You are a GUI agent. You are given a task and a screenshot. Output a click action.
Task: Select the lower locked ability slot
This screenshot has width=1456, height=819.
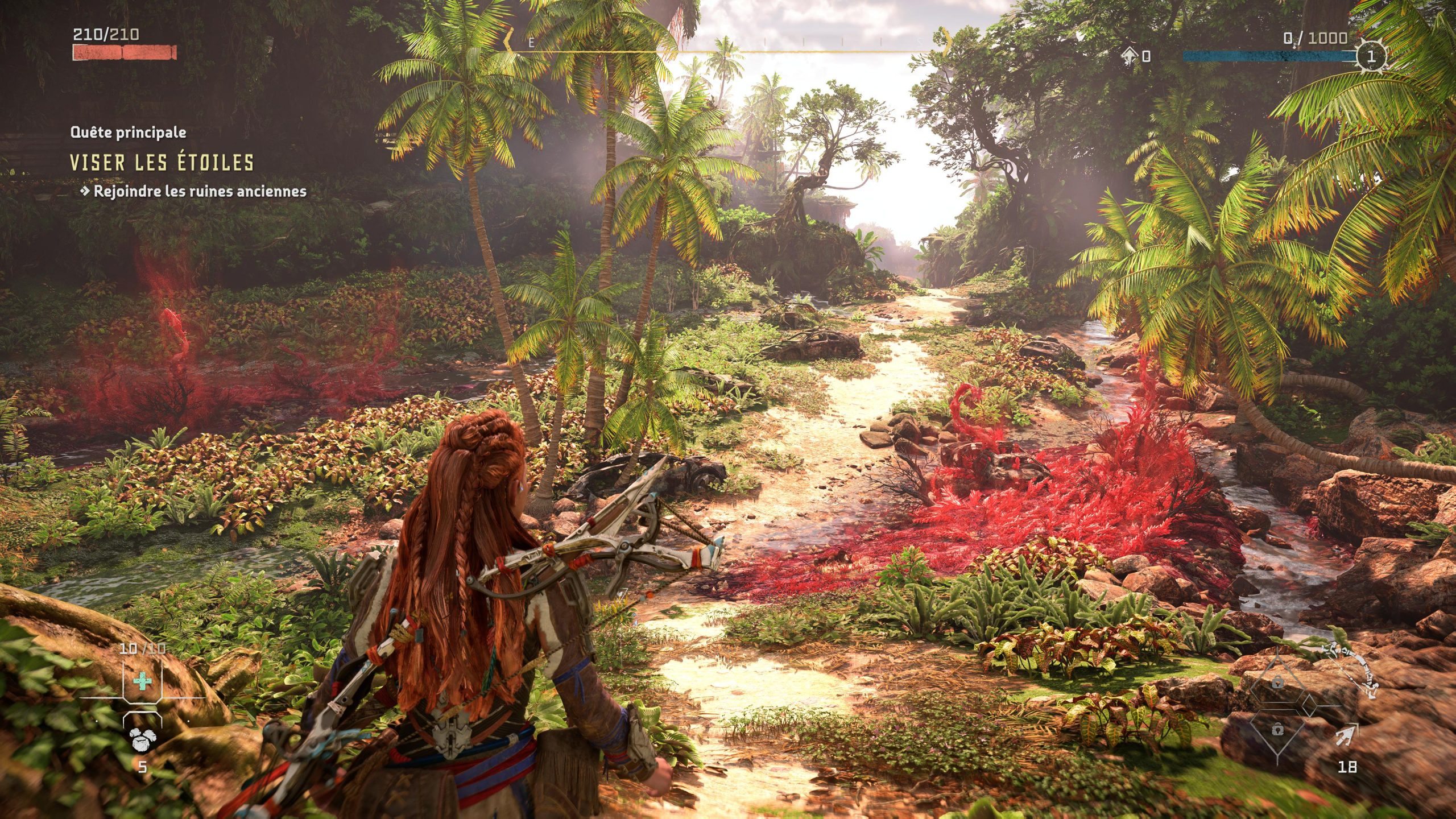1277,729
